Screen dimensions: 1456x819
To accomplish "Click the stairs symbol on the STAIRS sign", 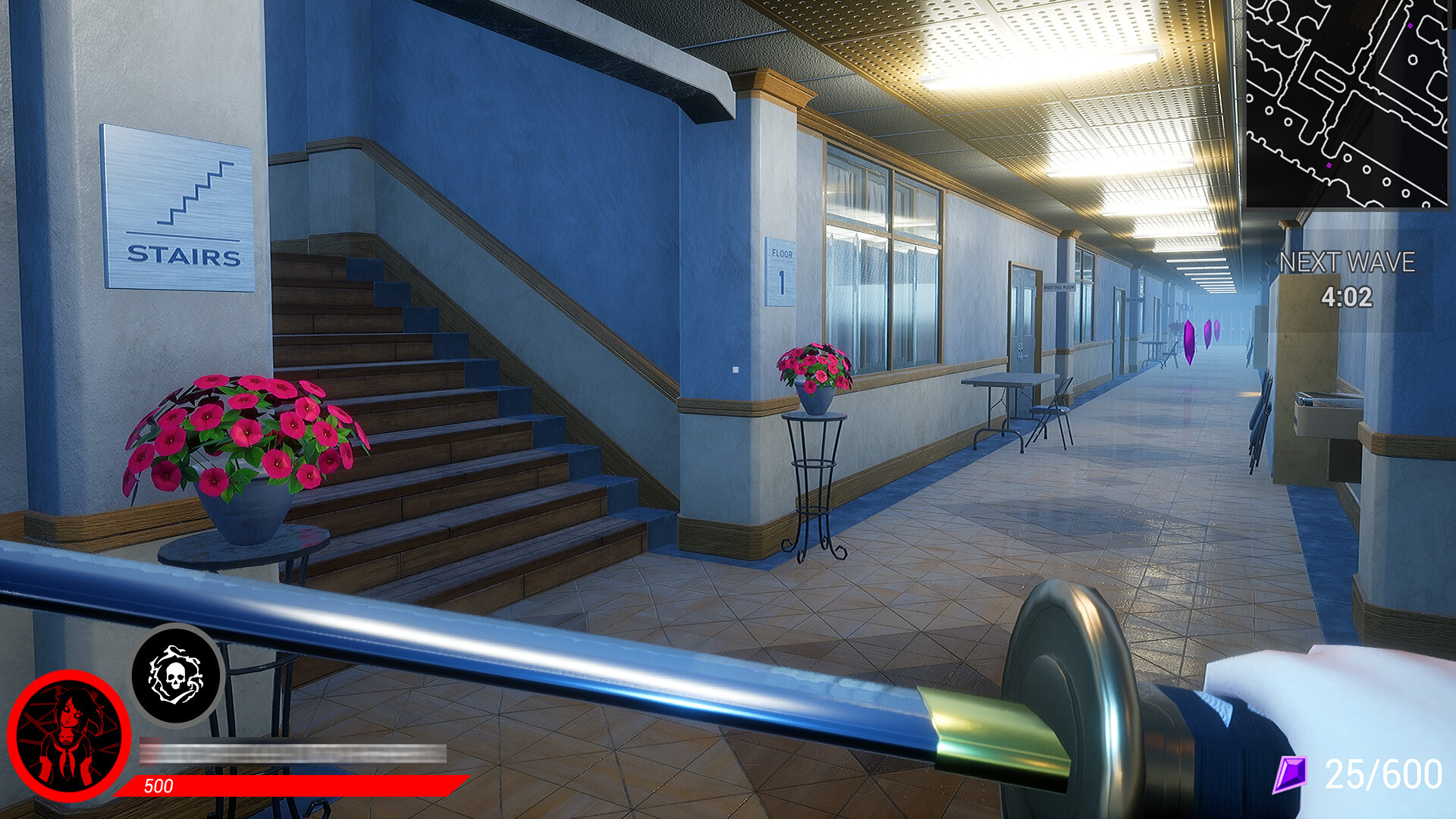I will coord(193,193).
